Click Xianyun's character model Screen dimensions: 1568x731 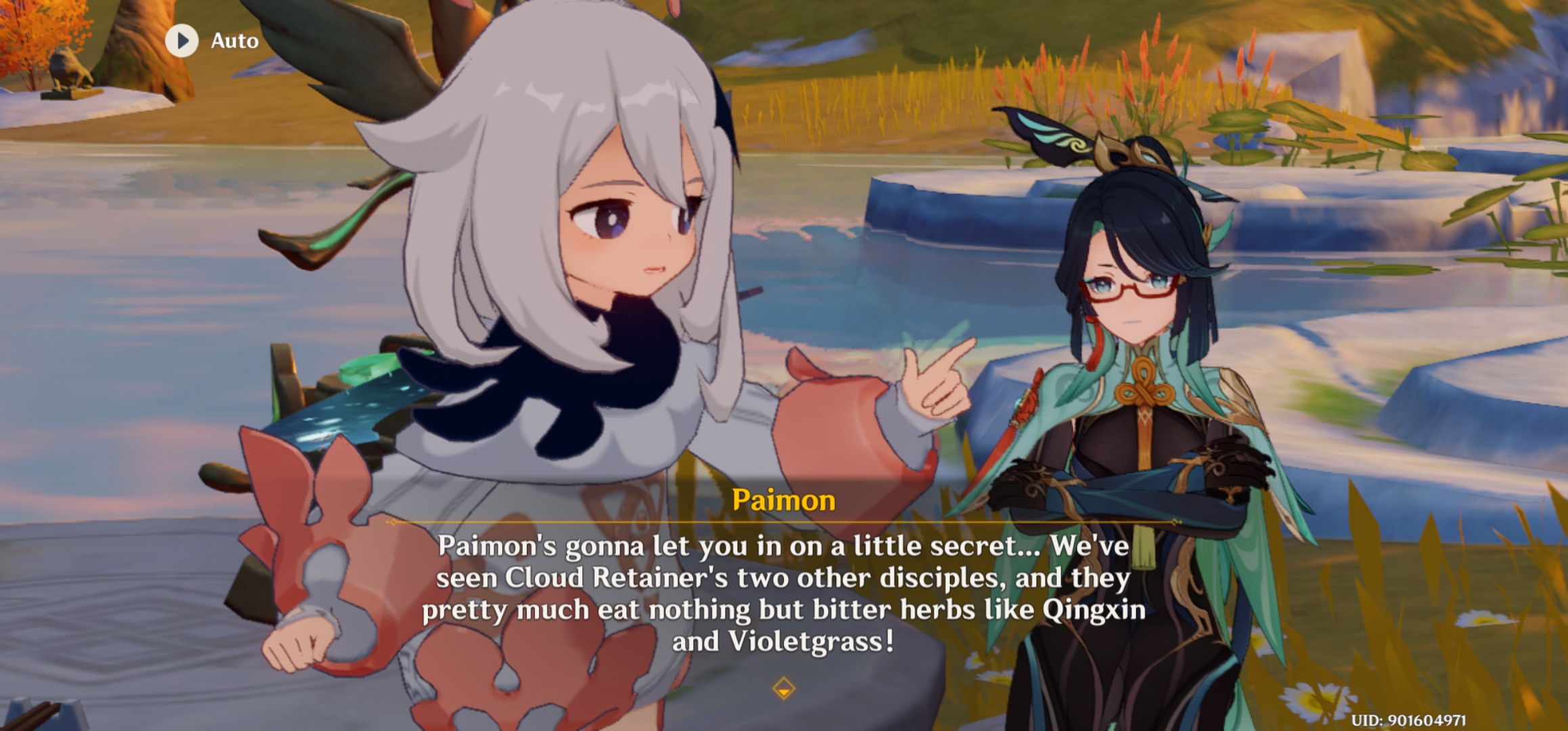click(1151, 338)
